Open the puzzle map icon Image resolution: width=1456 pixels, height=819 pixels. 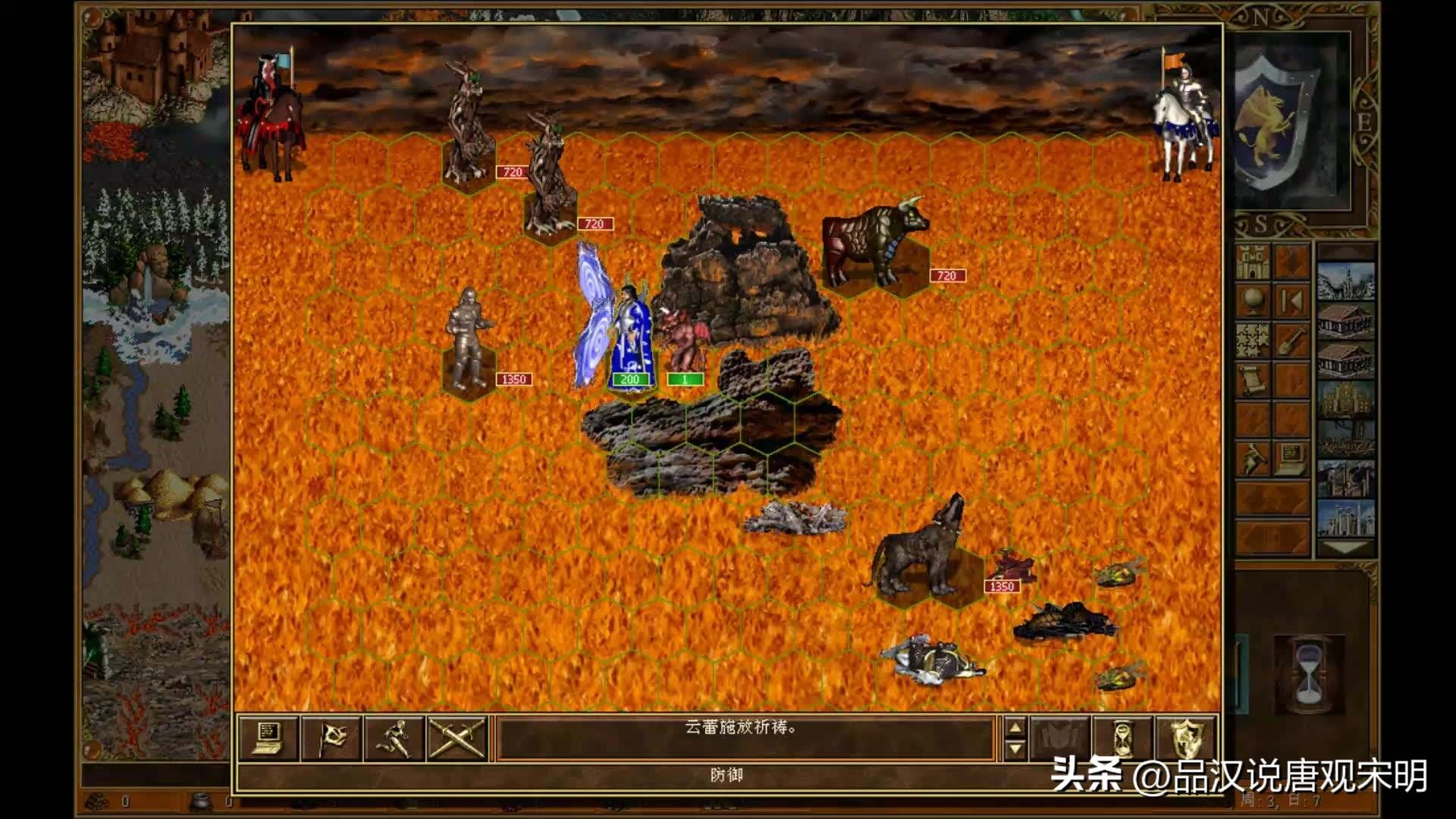pos(1251,340)
